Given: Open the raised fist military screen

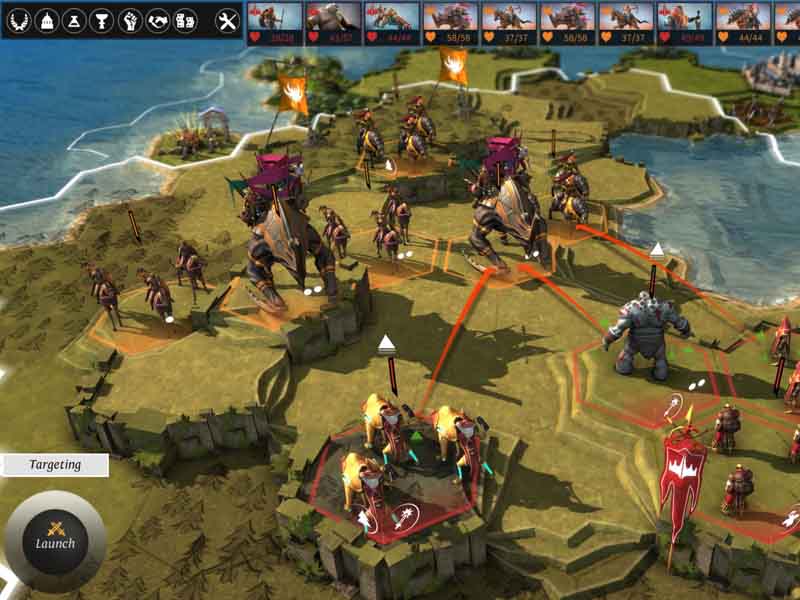Looking at the screenshot, I should pyautogui.click(x=129, y=20).
